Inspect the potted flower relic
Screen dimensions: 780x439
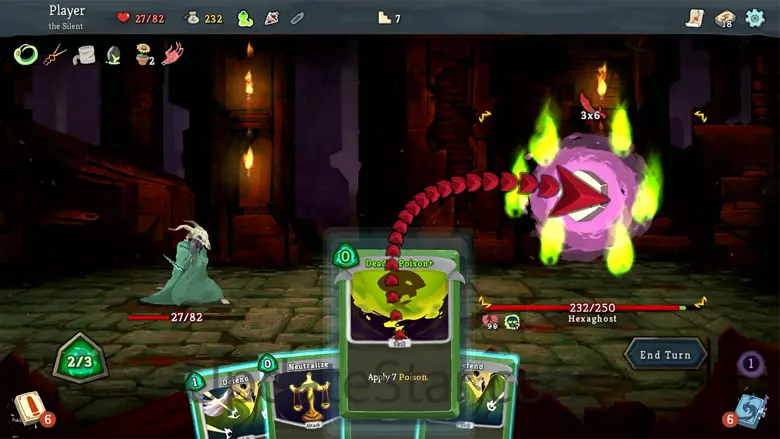coord(145,54)
